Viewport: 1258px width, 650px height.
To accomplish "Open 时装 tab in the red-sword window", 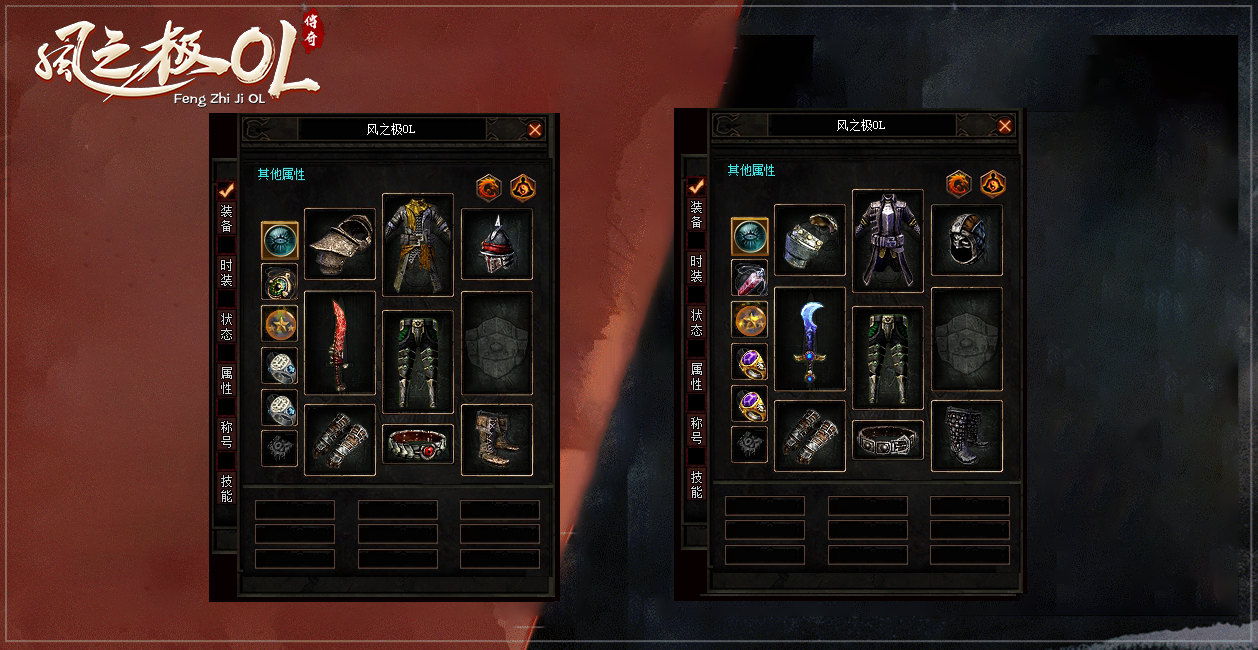I will (226, 272).
